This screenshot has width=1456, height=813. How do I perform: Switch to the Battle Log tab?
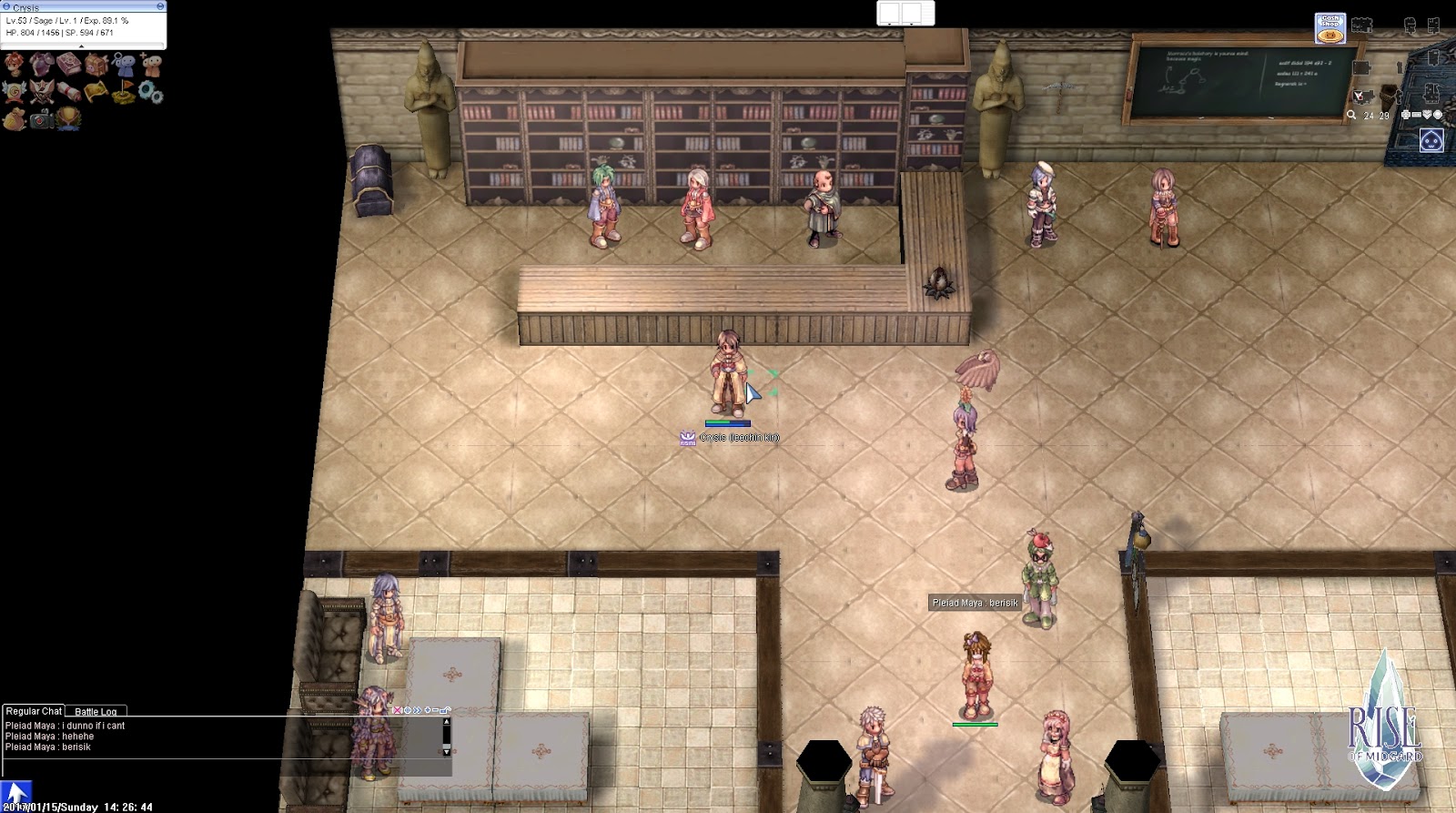coord(94,711)
